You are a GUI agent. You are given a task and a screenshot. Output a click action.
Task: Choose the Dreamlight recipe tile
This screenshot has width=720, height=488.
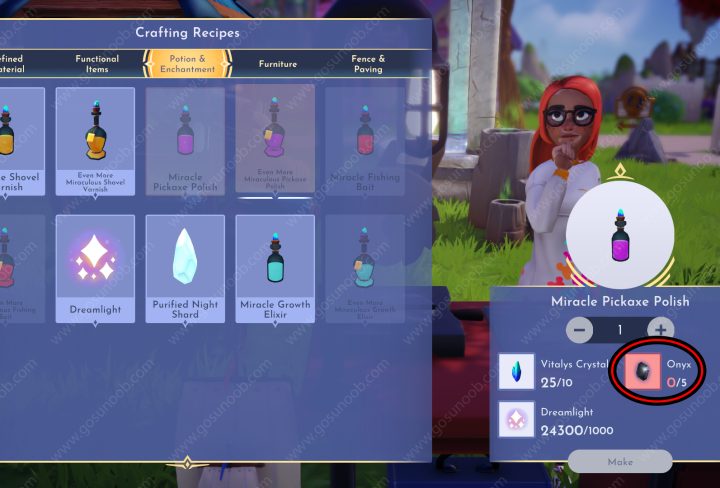point(95,268)
